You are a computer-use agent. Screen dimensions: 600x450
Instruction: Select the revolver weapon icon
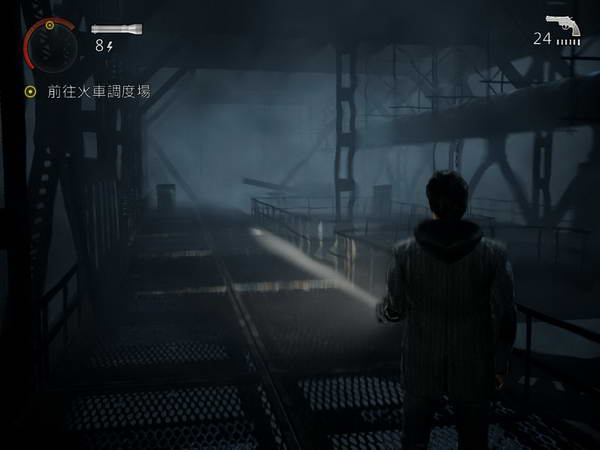pyautogui.click(x=563, y=24)
